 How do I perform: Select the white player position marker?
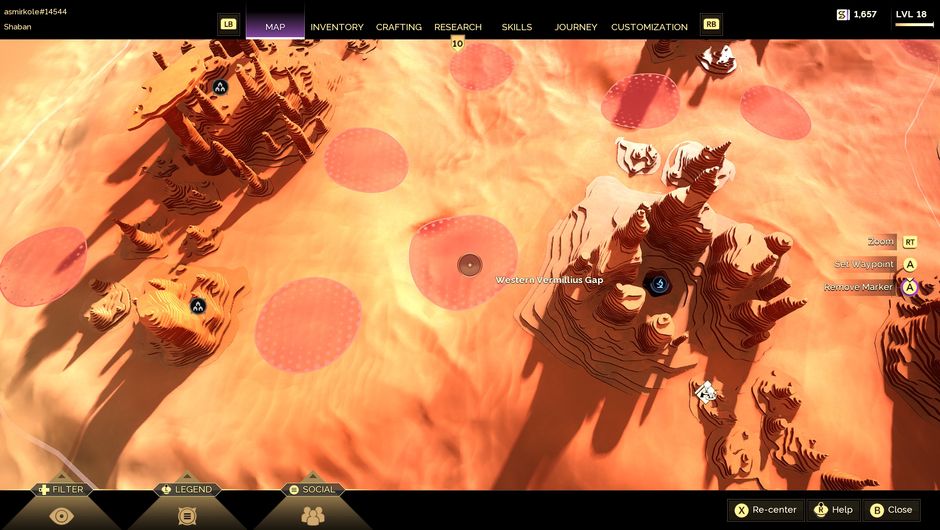click(706, 392)
